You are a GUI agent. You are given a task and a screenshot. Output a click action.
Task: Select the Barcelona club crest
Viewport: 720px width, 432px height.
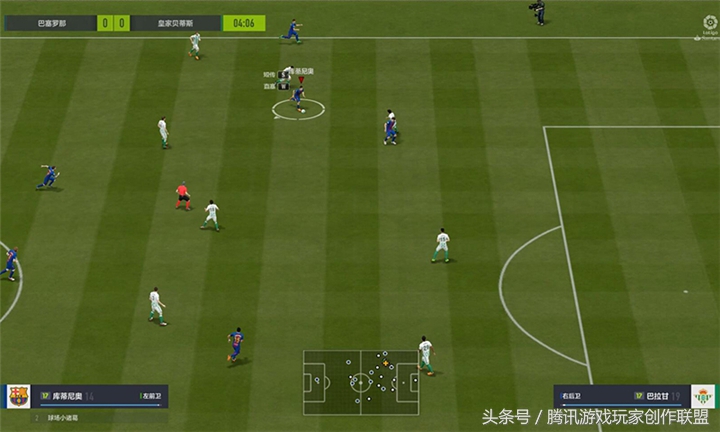[18, 396]
